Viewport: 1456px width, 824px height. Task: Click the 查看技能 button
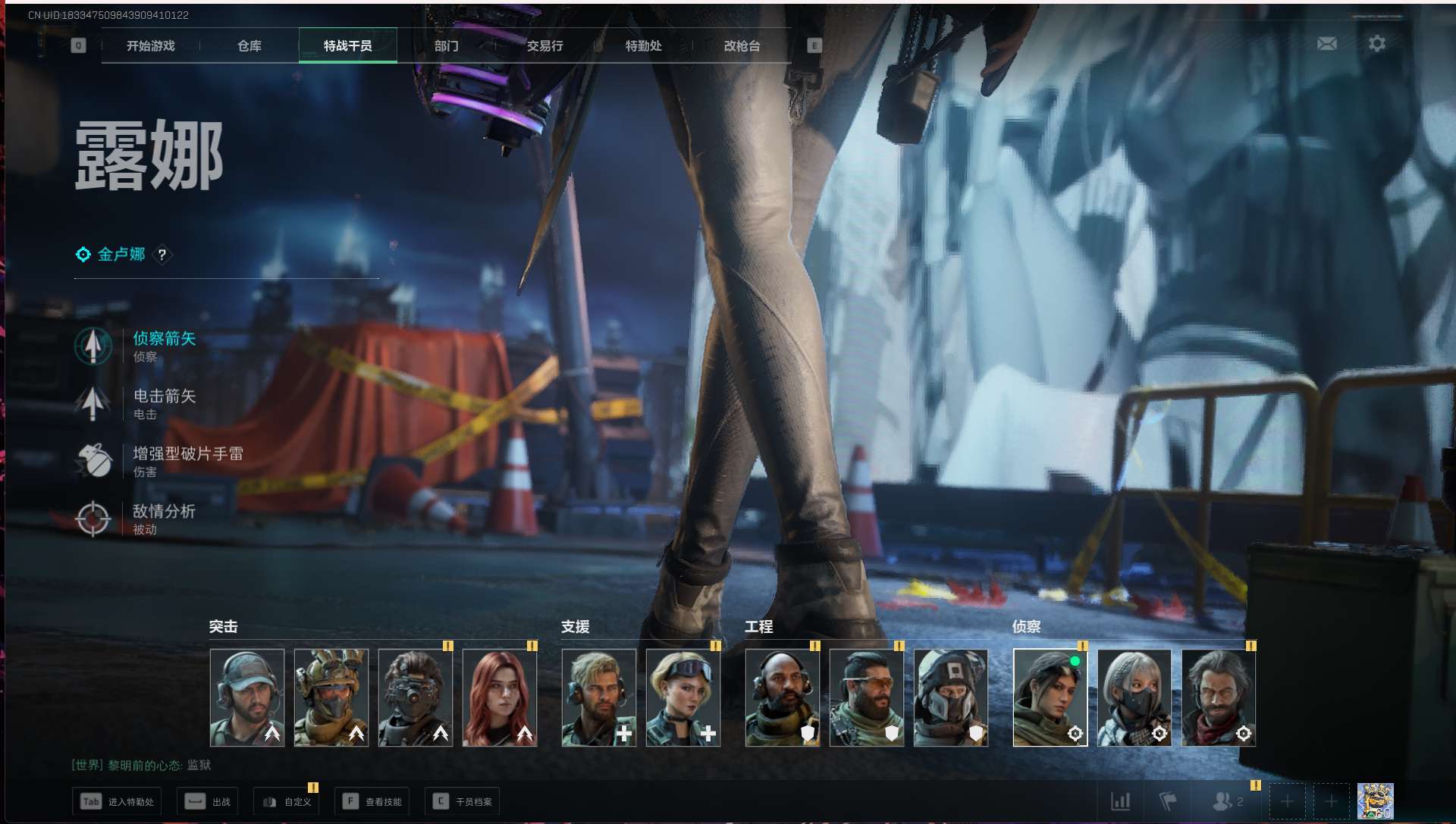(x=372, y=801)
